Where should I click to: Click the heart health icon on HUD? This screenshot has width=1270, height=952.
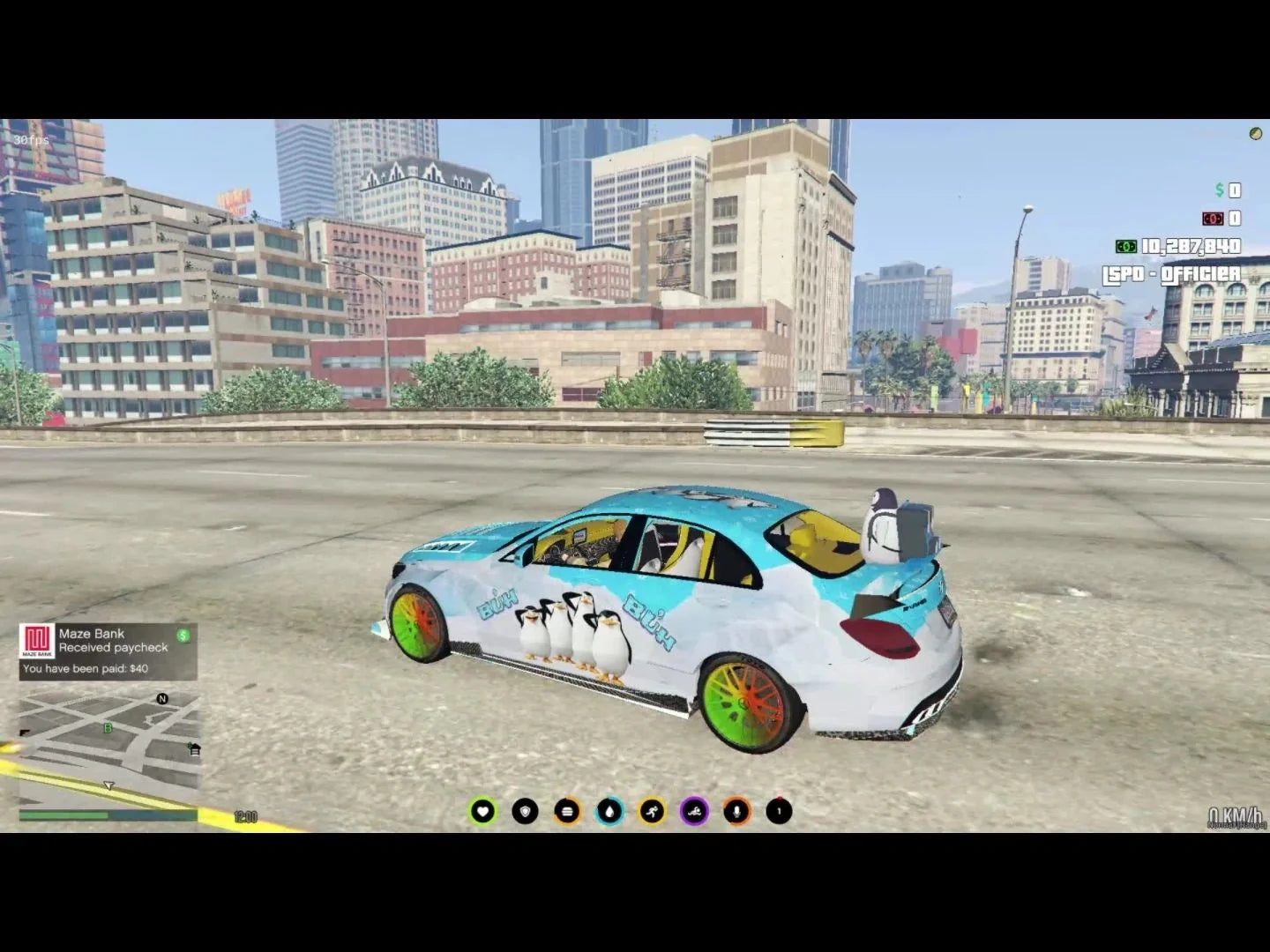[482, 809]
